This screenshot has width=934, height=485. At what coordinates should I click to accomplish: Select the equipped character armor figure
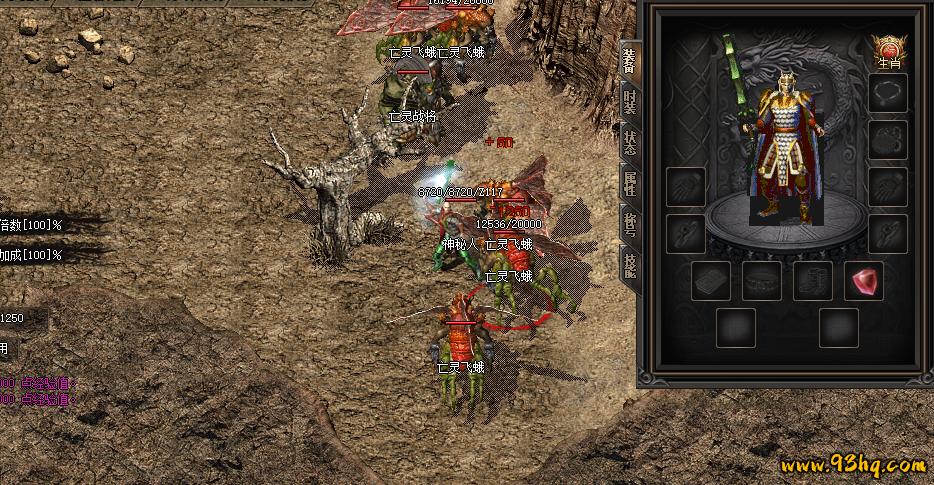[786, 150]
